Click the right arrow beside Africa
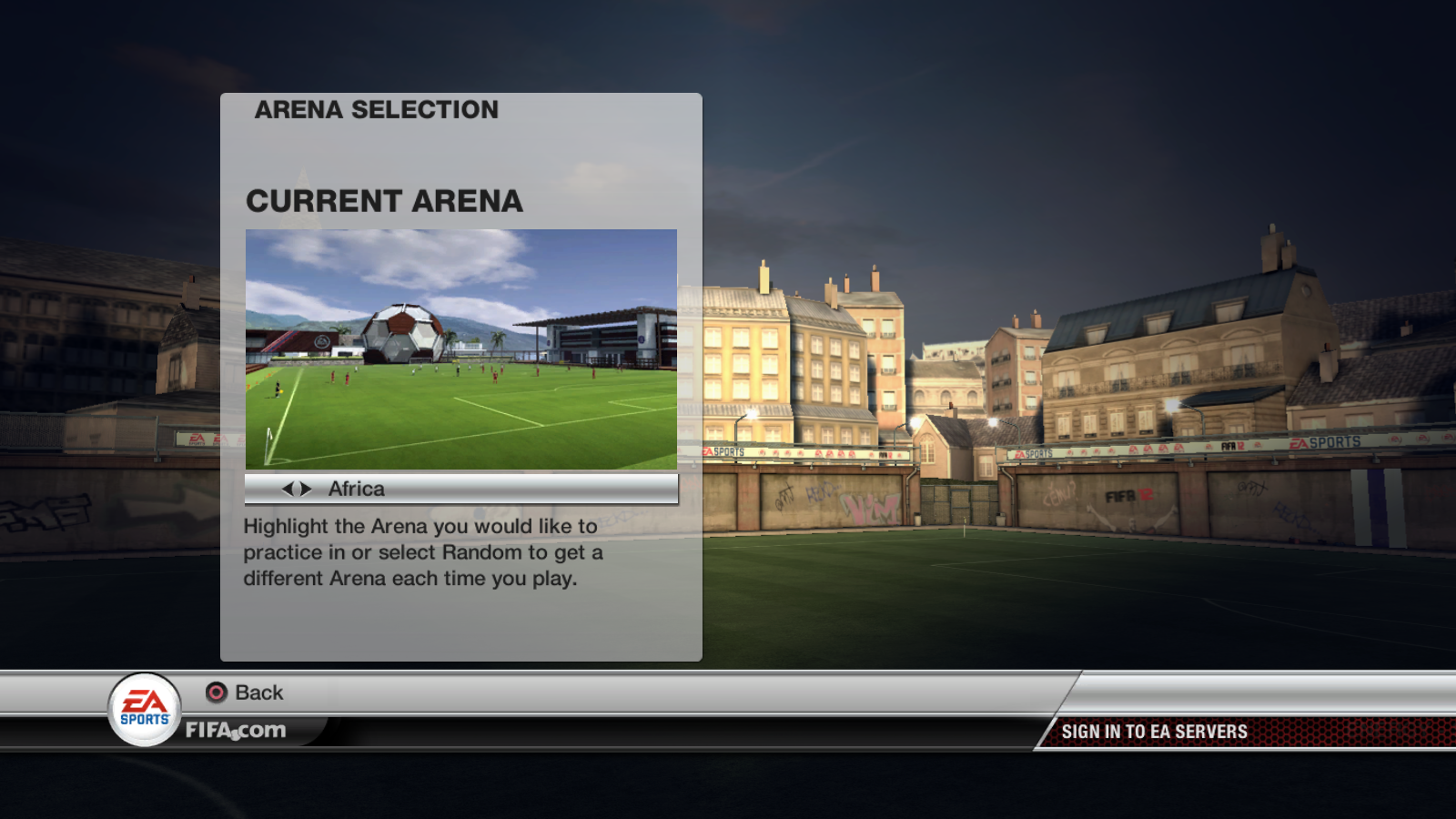Image resolution: width=1456 pixels, height=819 pixels. (x=306, y=489)
